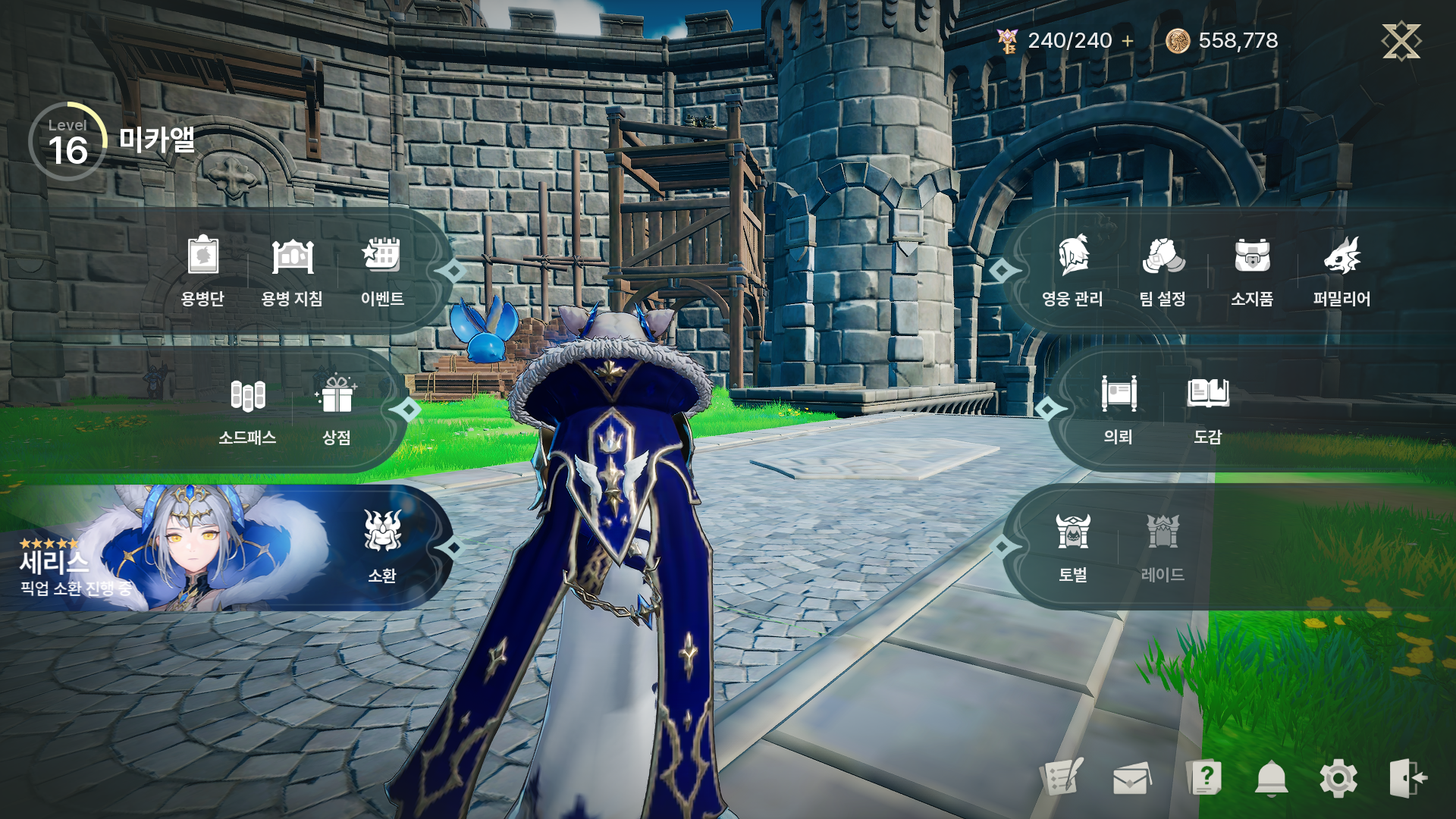The width and height of the screenshot is (1456, 819).
Task: Open the 이벤트 calendar menu
Action: click(382, 269)
